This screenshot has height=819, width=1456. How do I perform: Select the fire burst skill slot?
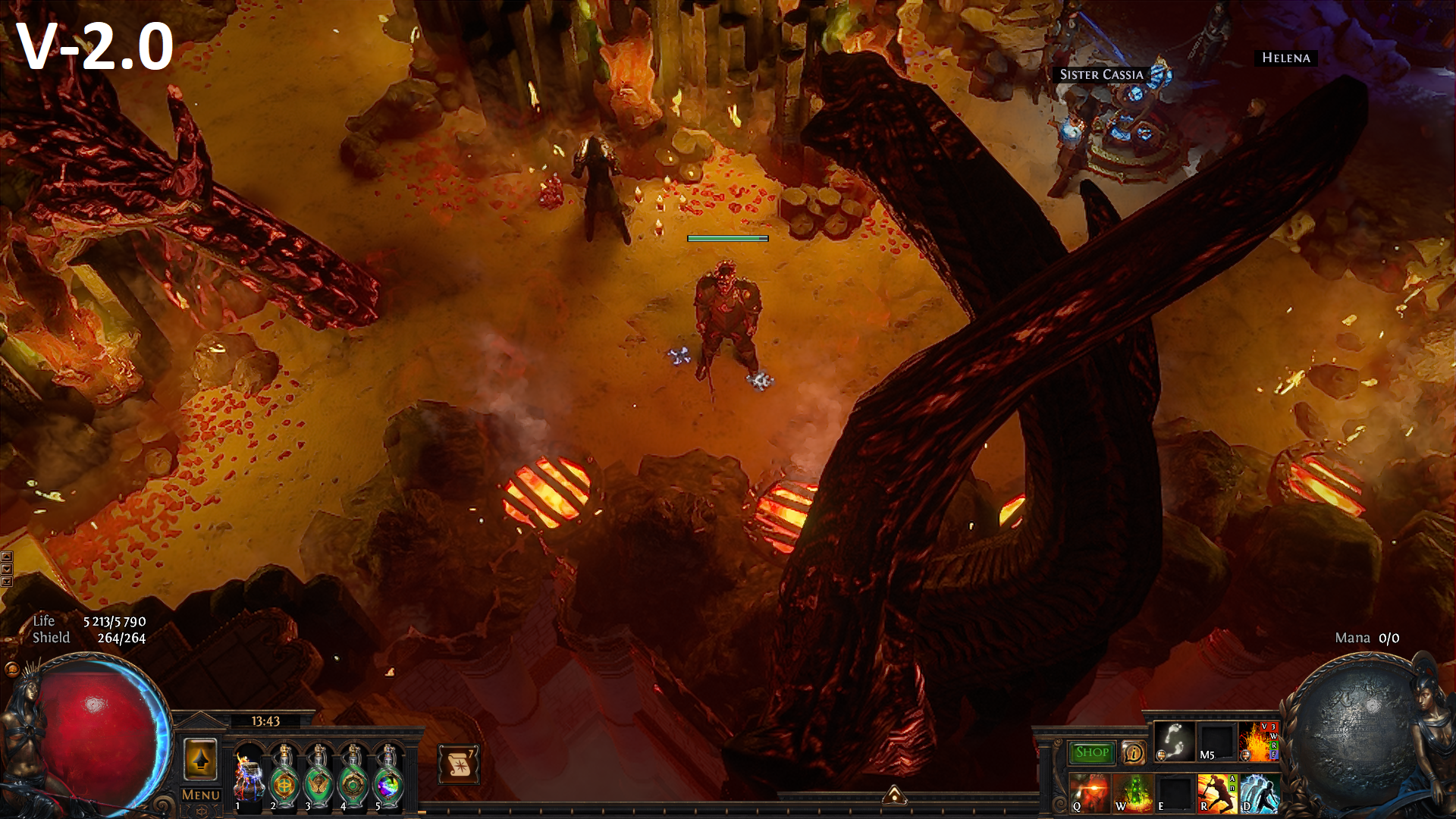click(x=1258, y=741)
